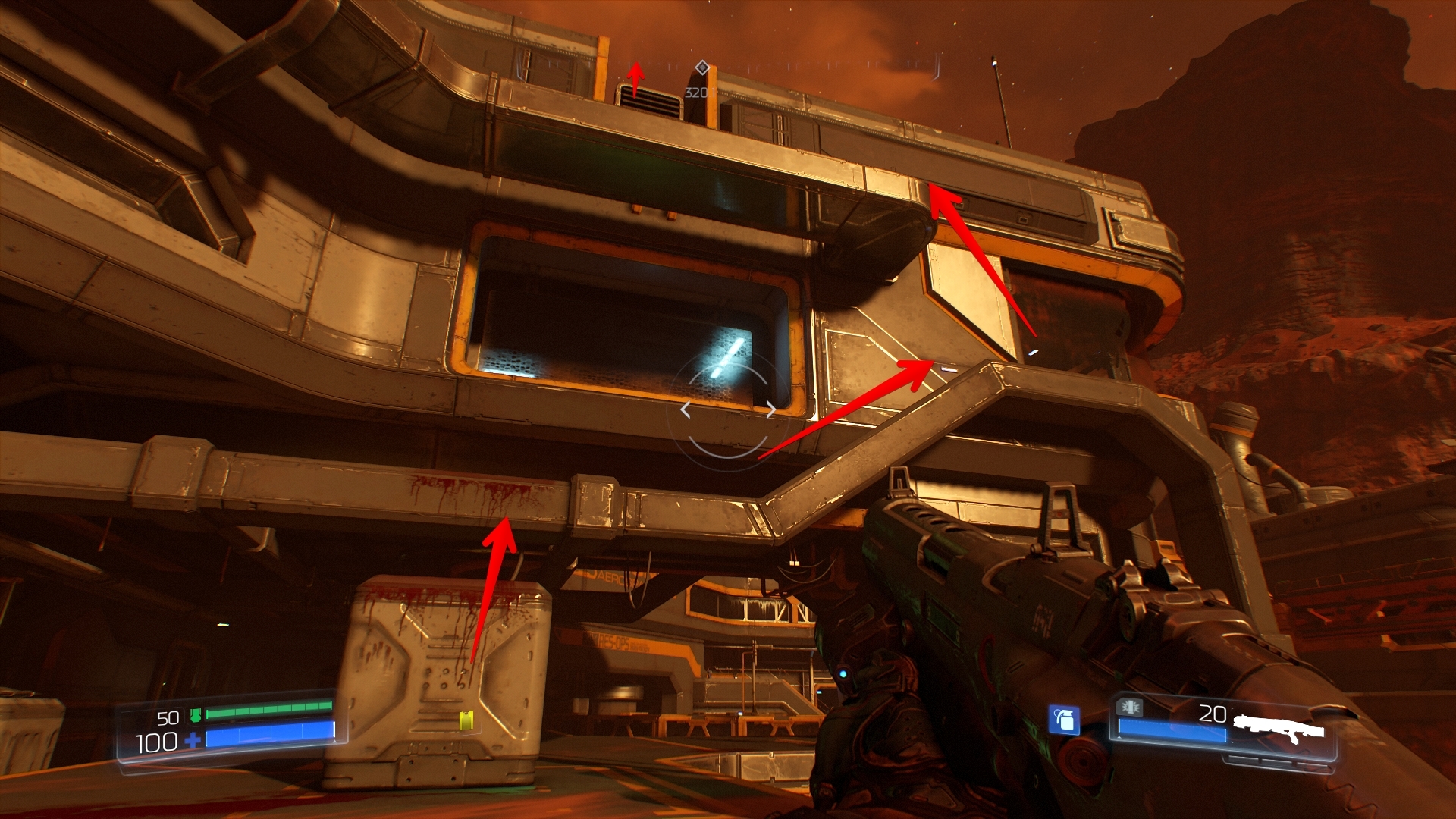Click the green armor shield icon

[196, 714]
